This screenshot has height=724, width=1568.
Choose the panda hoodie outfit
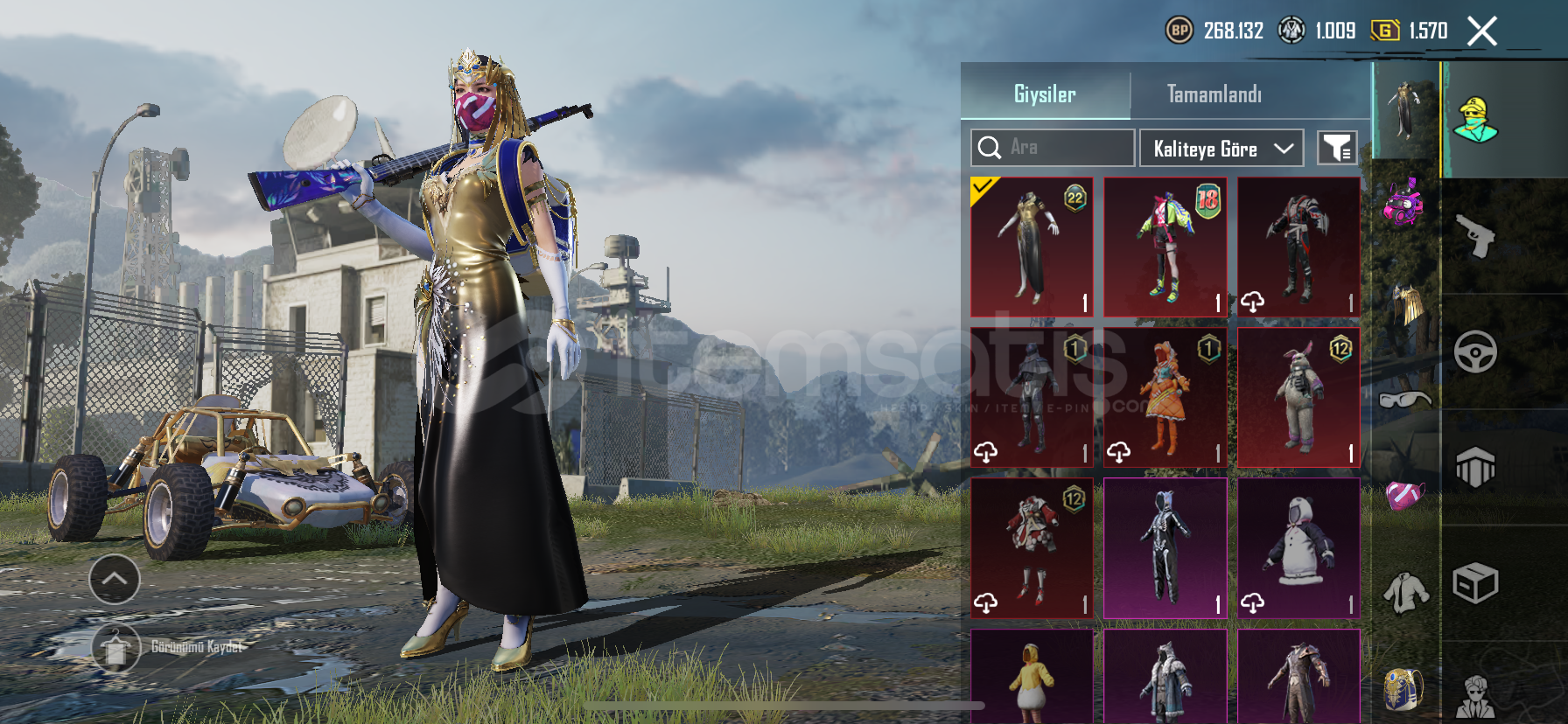point(1298,548)
